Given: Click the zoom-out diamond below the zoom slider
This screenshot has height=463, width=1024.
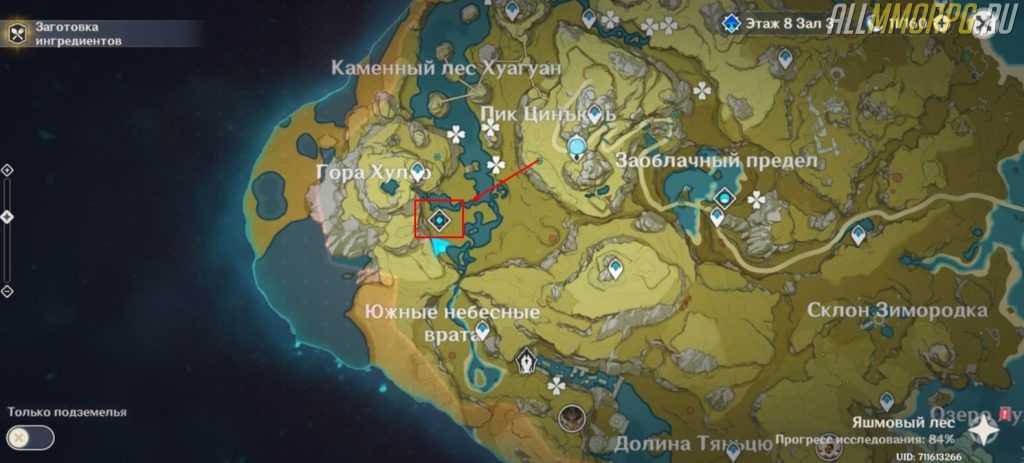Looking at the screenshot, I should pyautogui.click(x=7, y=291).
